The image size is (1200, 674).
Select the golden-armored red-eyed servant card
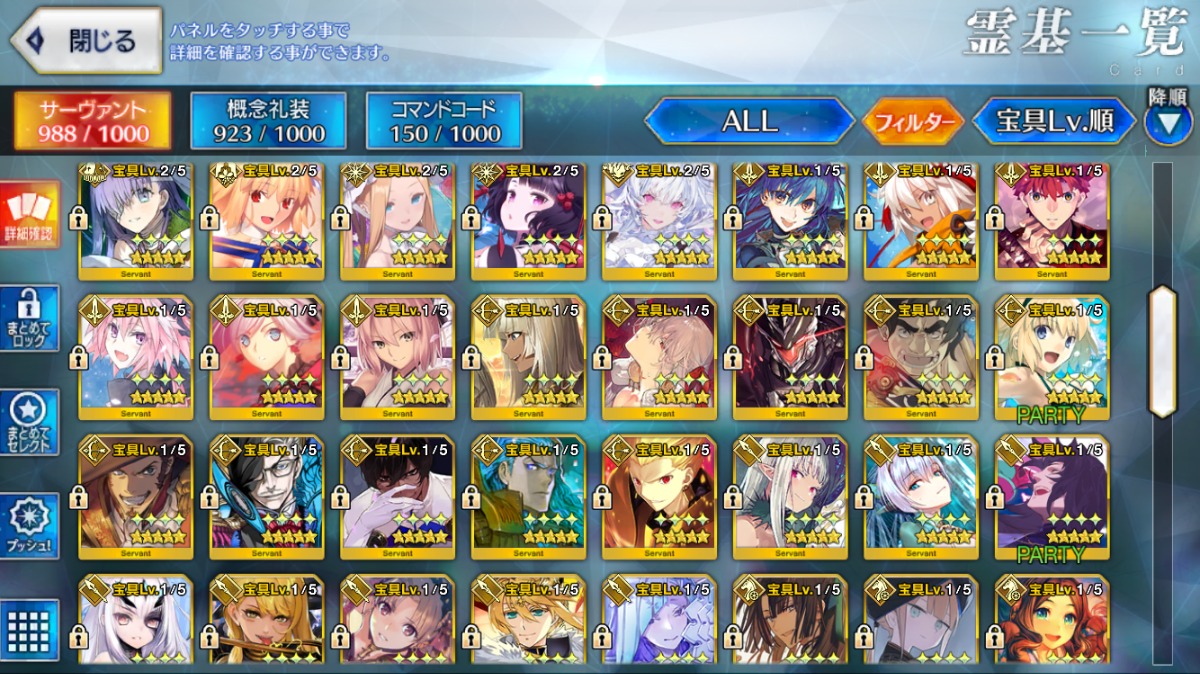(659, 496)
